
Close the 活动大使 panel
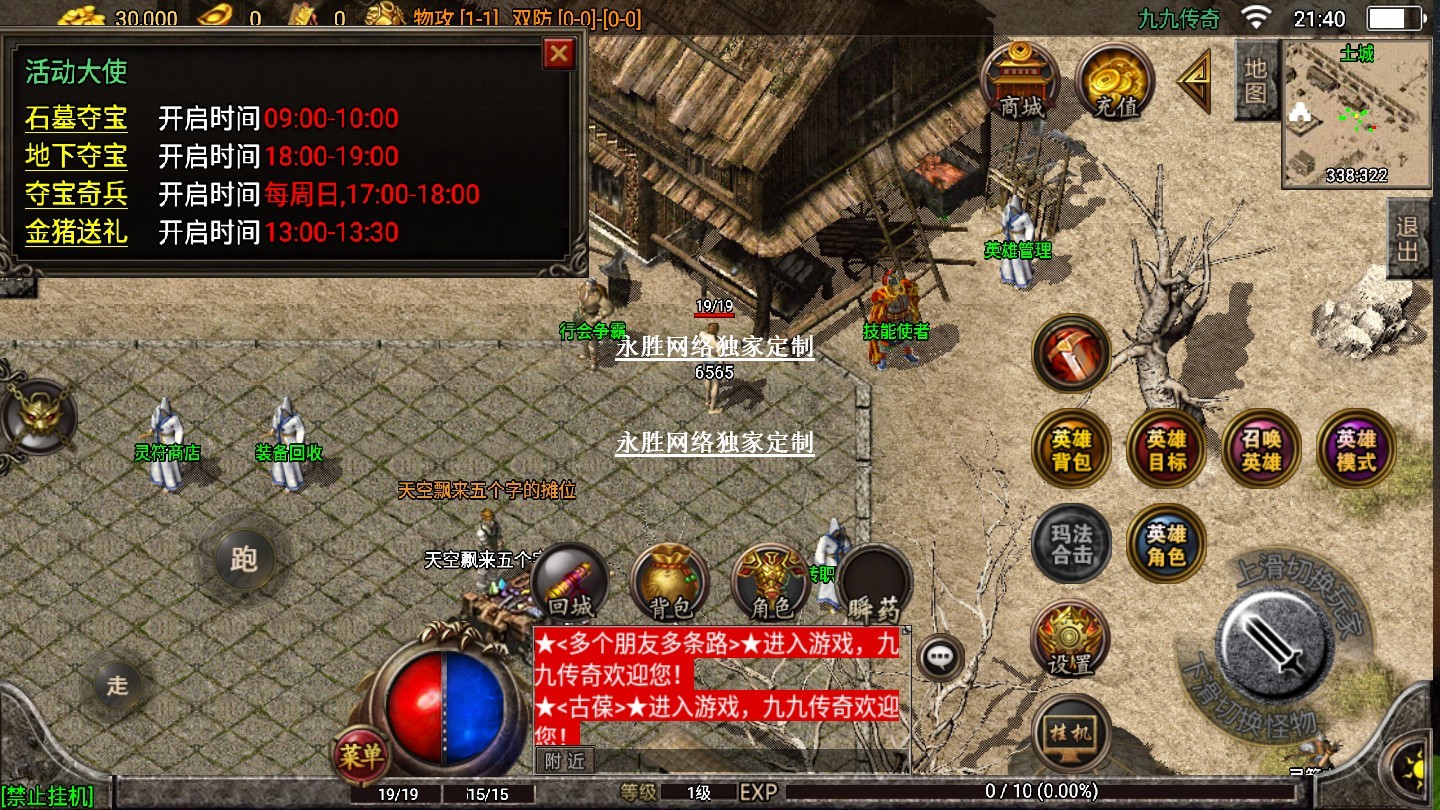coord(558,54)
